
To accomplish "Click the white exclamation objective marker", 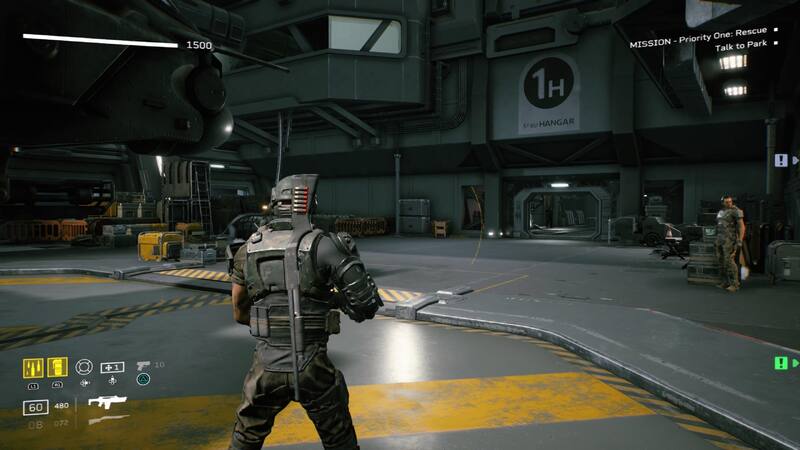I will (781, 160).
